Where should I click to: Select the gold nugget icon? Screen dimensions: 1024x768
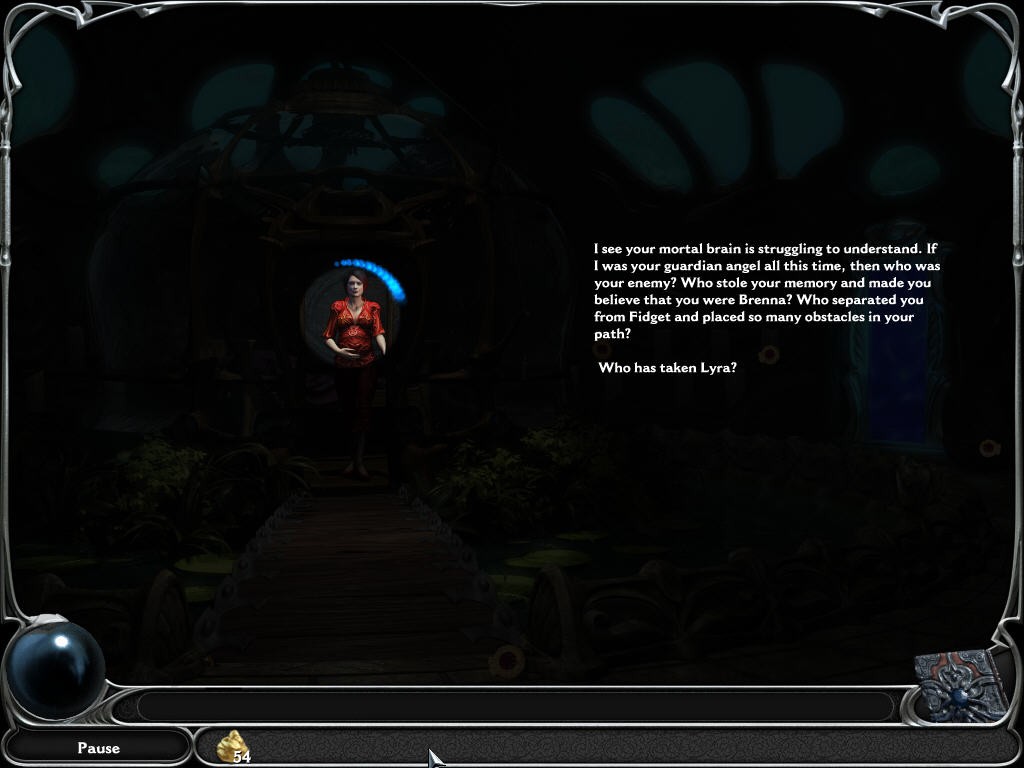pos(232,746)
